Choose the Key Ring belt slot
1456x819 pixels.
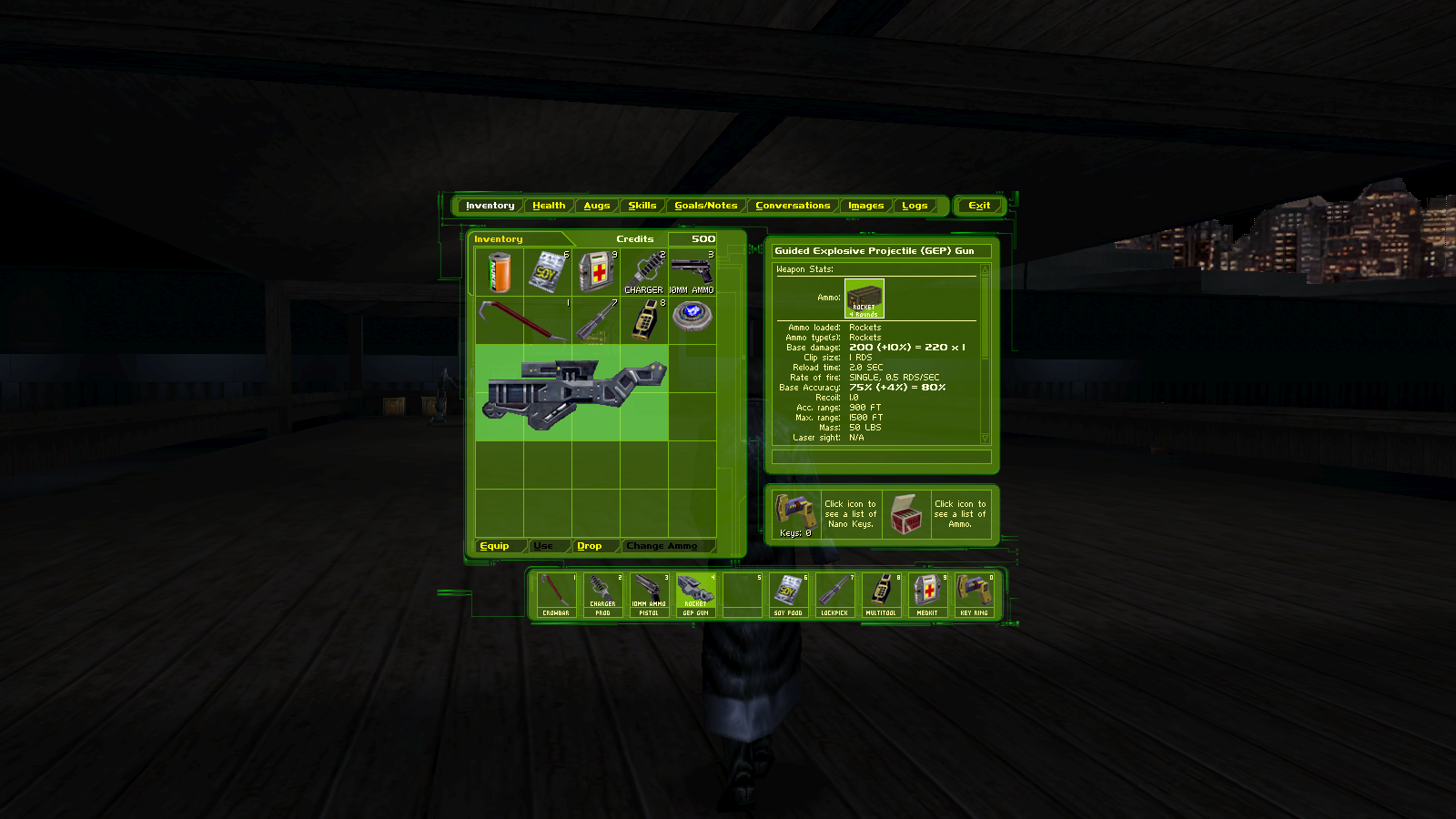974,595
